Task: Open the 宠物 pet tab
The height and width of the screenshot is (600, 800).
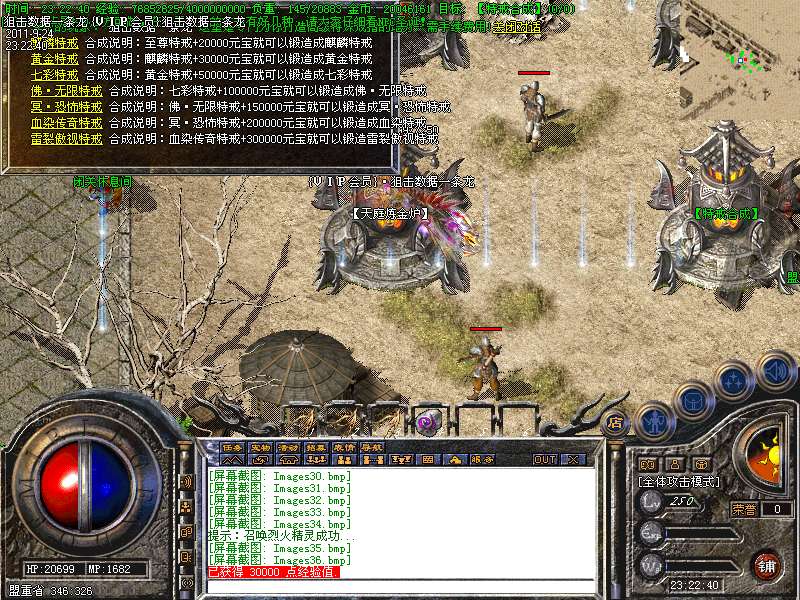Action: [261, 447]
